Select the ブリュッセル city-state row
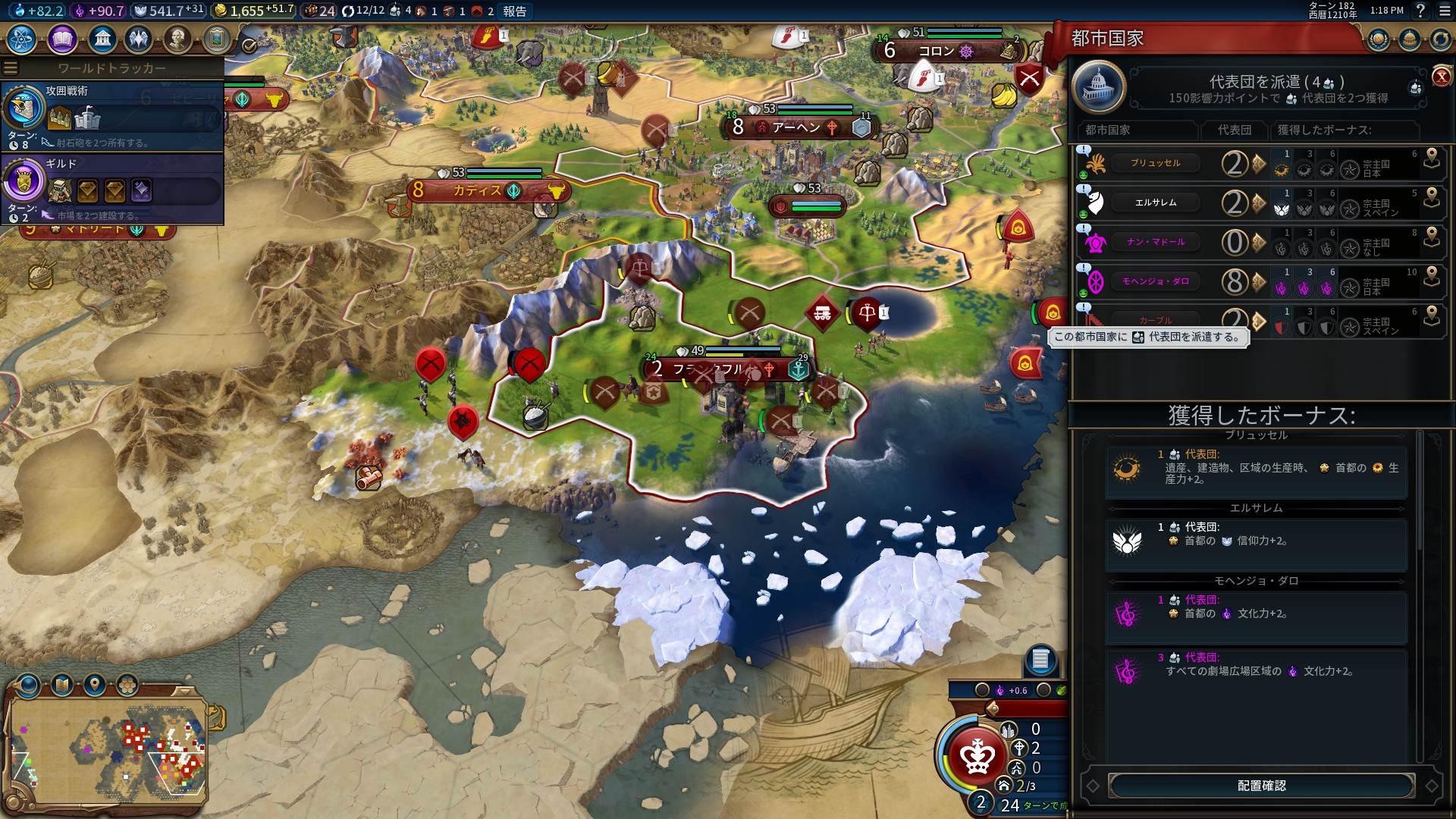 [1155, 163]
